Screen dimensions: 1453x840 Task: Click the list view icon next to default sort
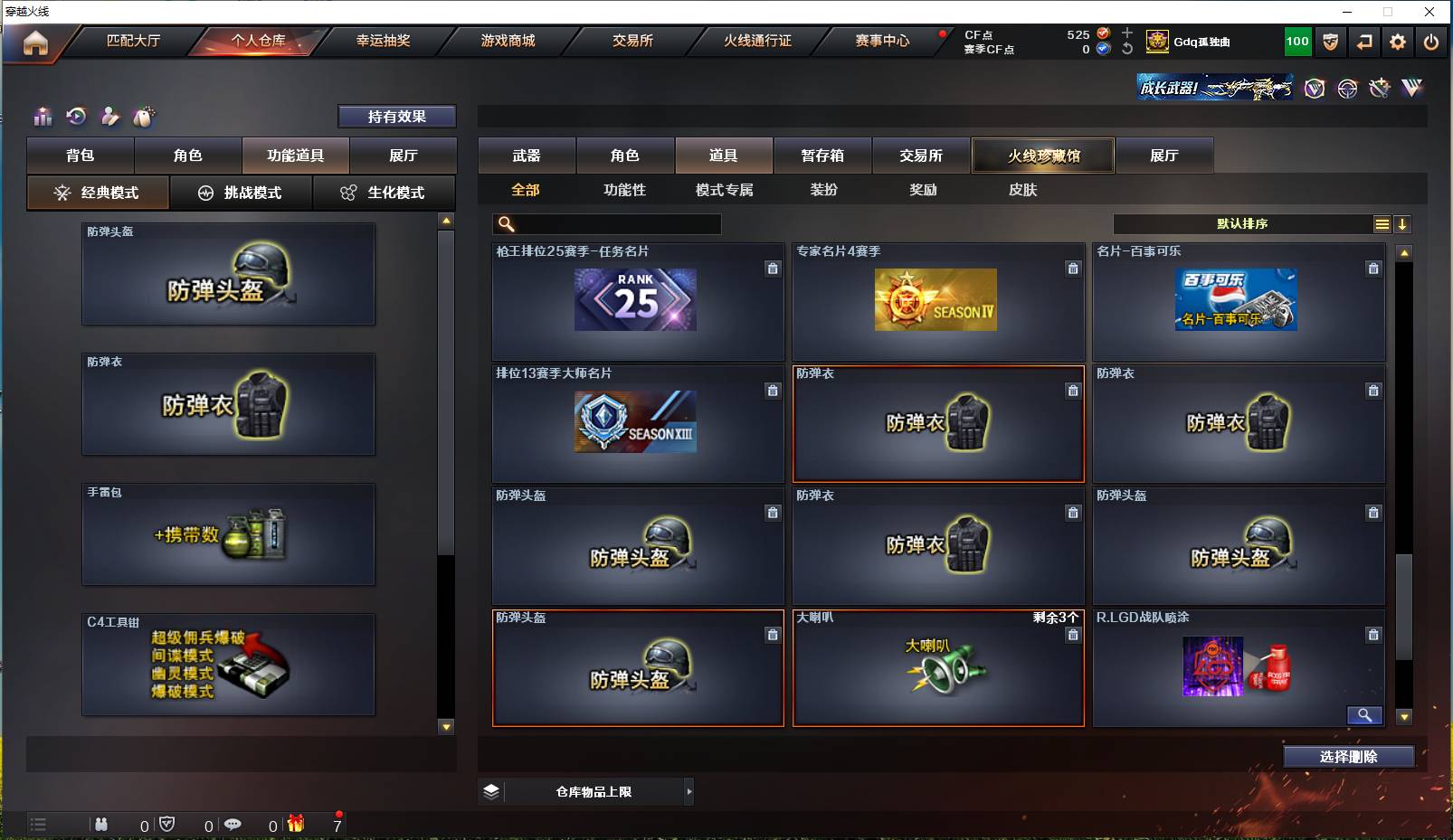coord(1382,223)
